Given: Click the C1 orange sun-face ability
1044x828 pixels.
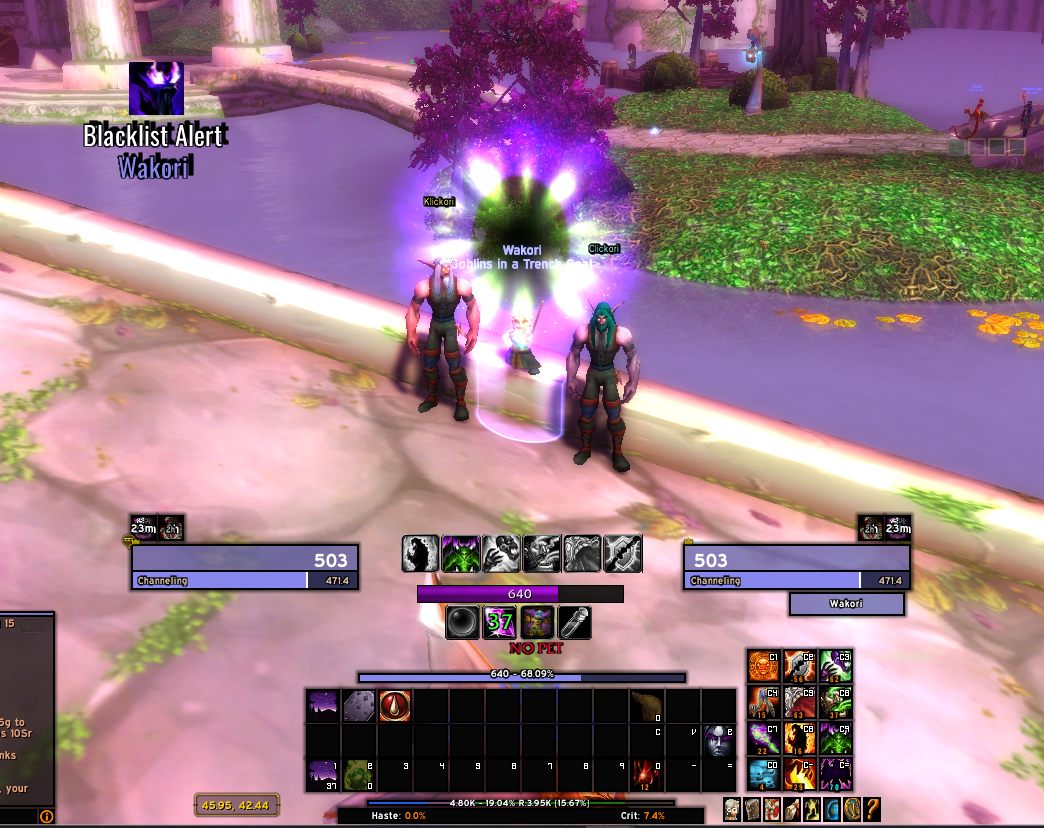Looking at the screenshot, I should pyautogui.click(x=764, y=666).
